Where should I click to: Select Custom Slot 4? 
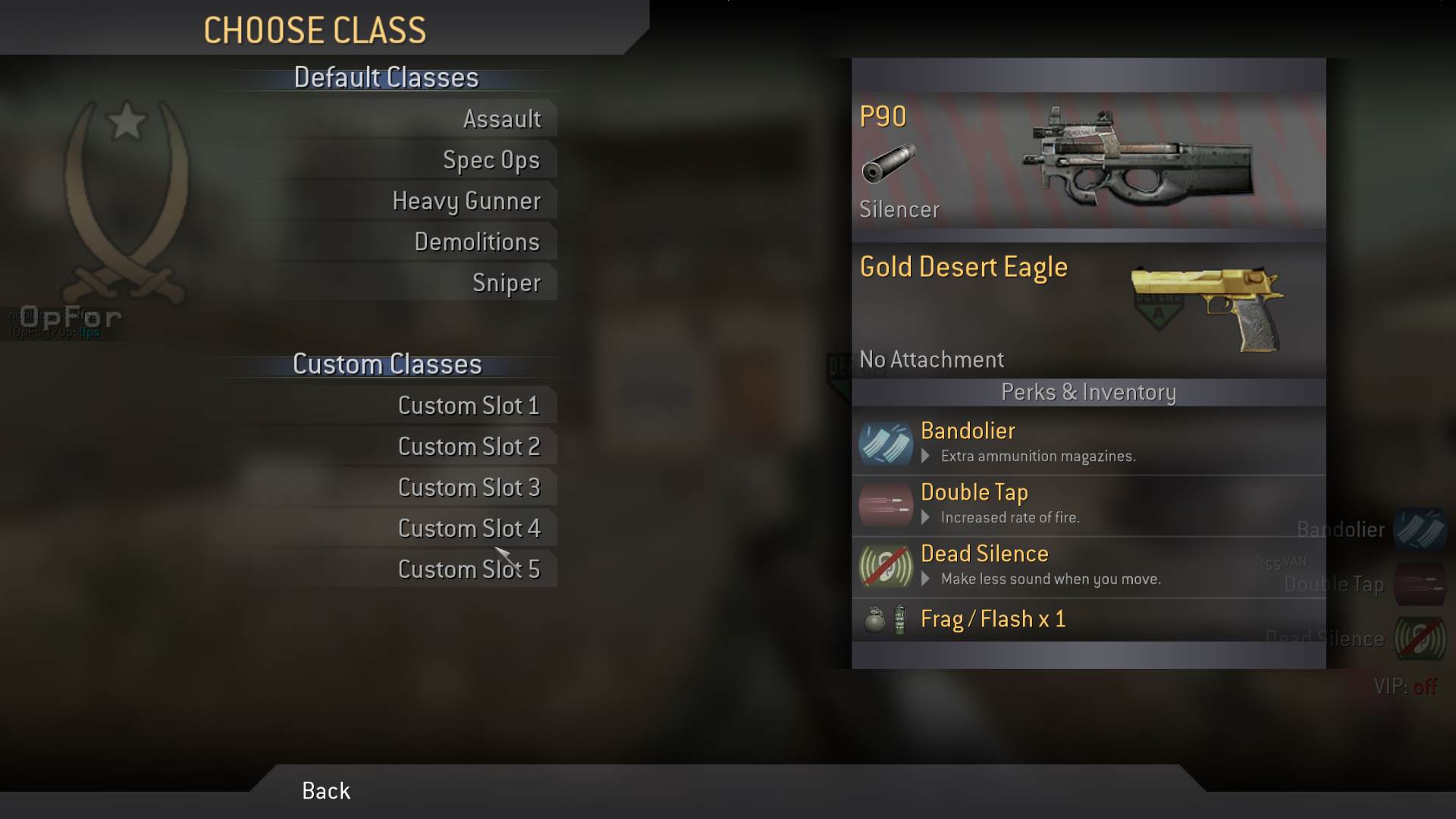(469, 529)
